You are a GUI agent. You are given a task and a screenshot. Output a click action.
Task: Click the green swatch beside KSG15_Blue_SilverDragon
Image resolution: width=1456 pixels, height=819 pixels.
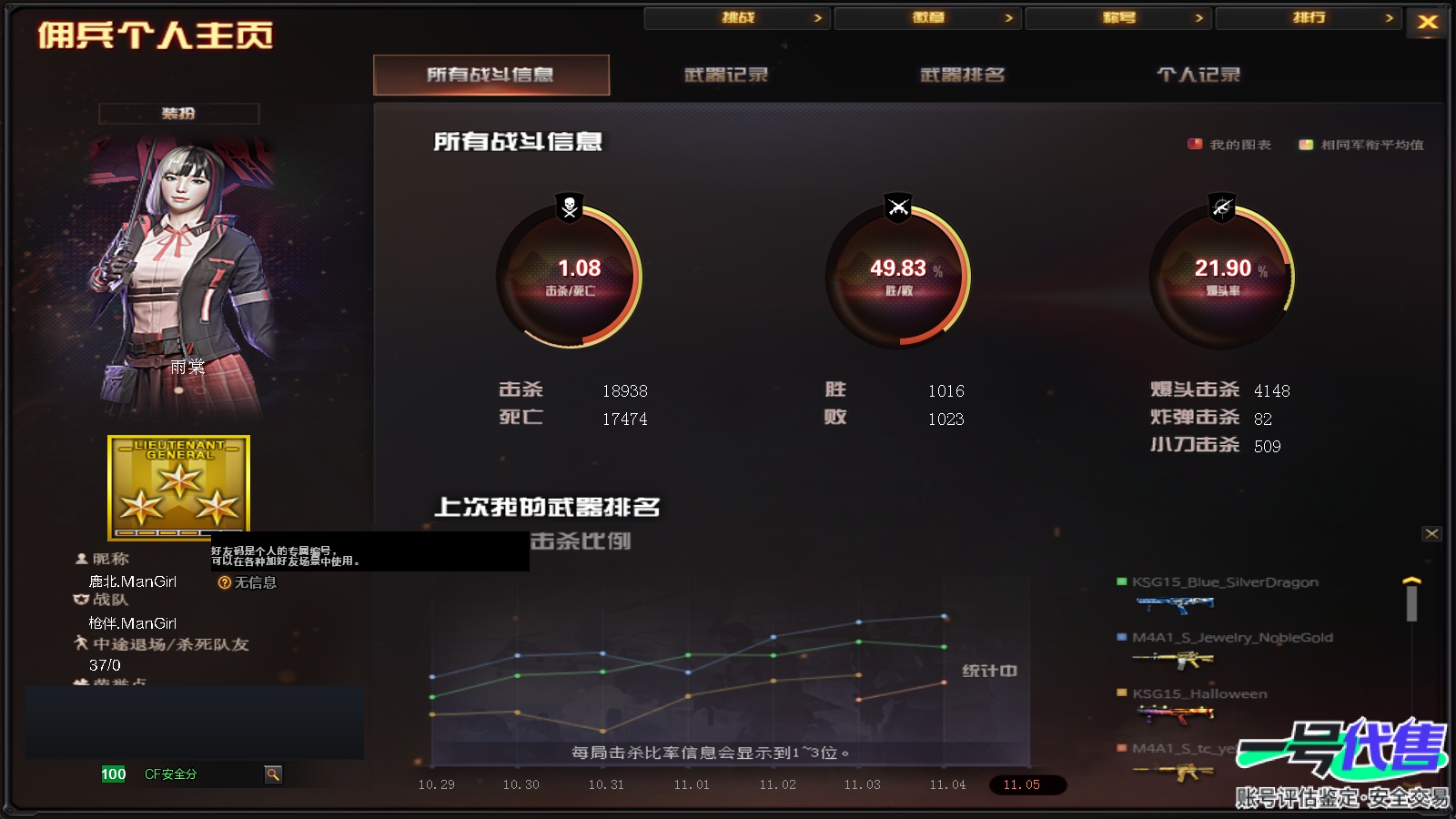click(1120, 581)
